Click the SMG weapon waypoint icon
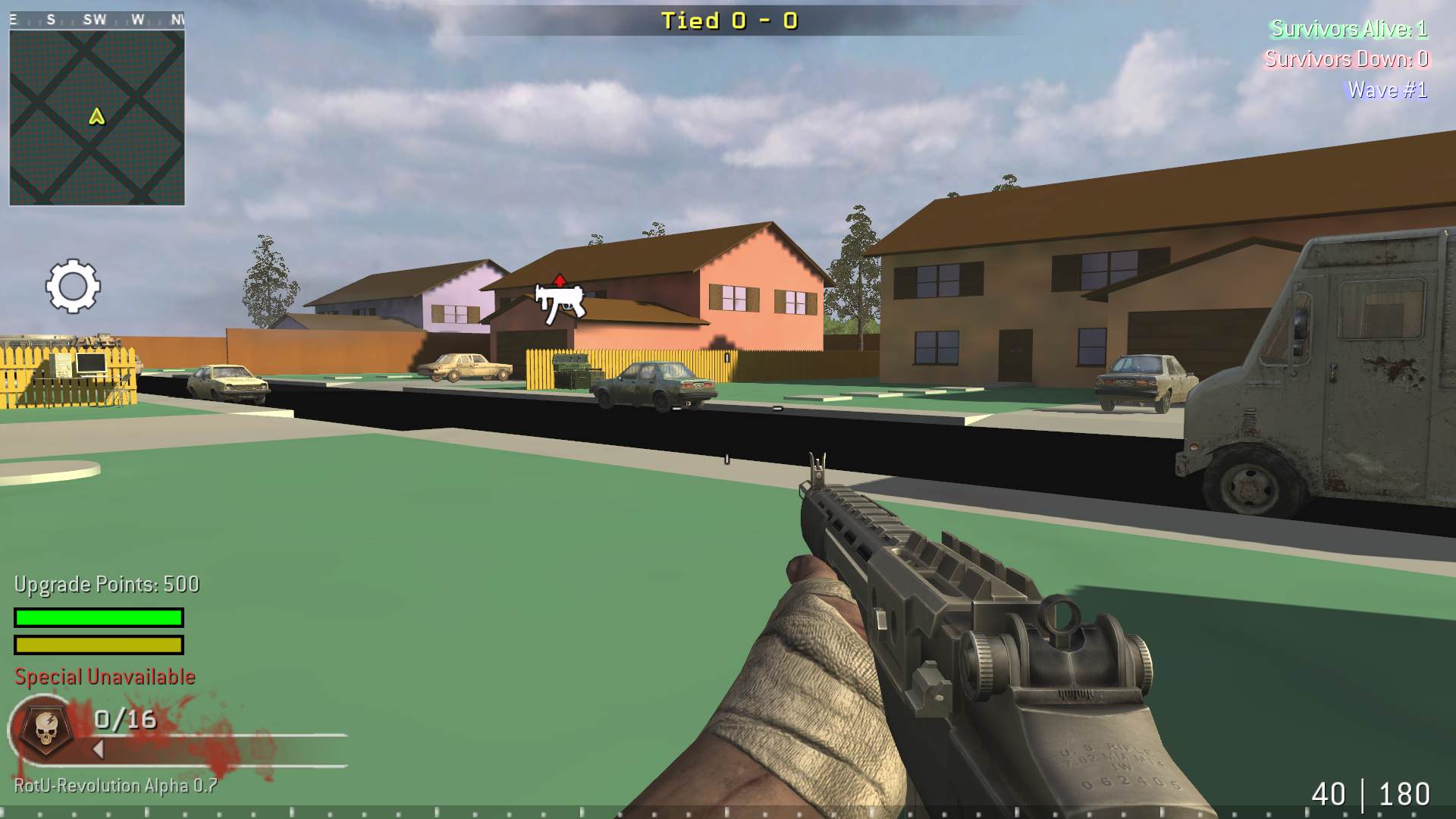 point(559,300)
